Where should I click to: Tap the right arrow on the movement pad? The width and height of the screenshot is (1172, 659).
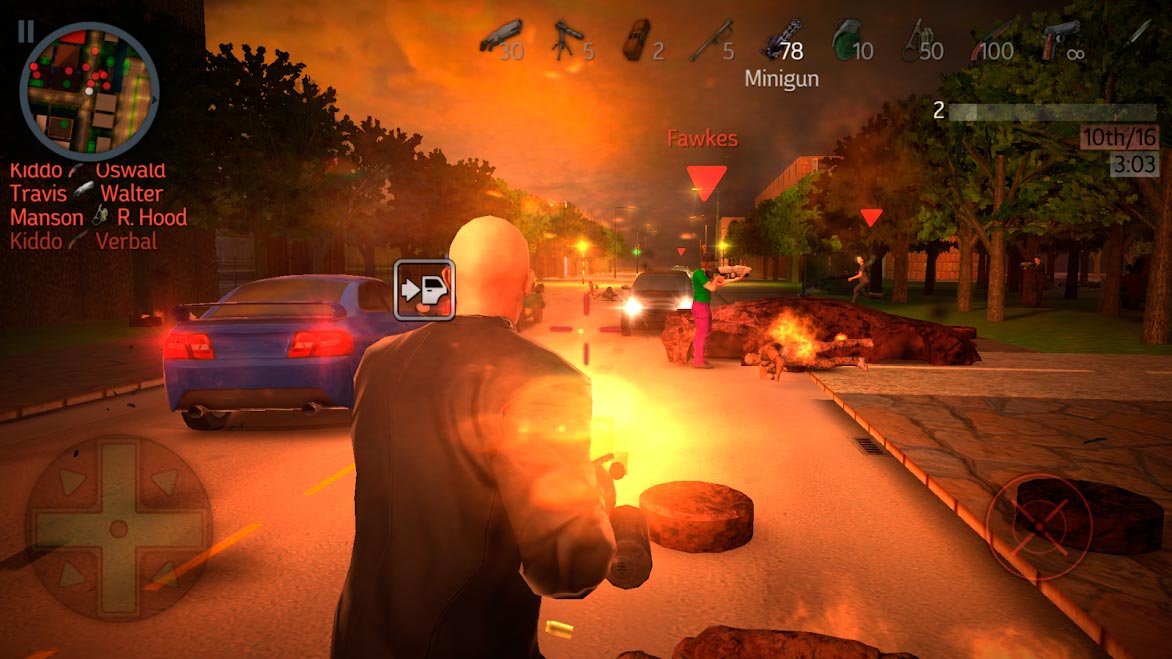(x=170, y=527)
